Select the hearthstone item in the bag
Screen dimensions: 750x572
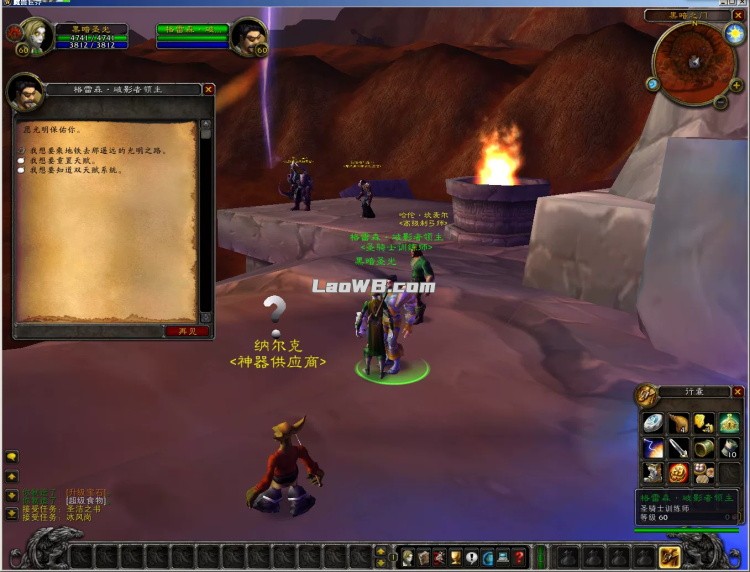[x=653, y=423]
